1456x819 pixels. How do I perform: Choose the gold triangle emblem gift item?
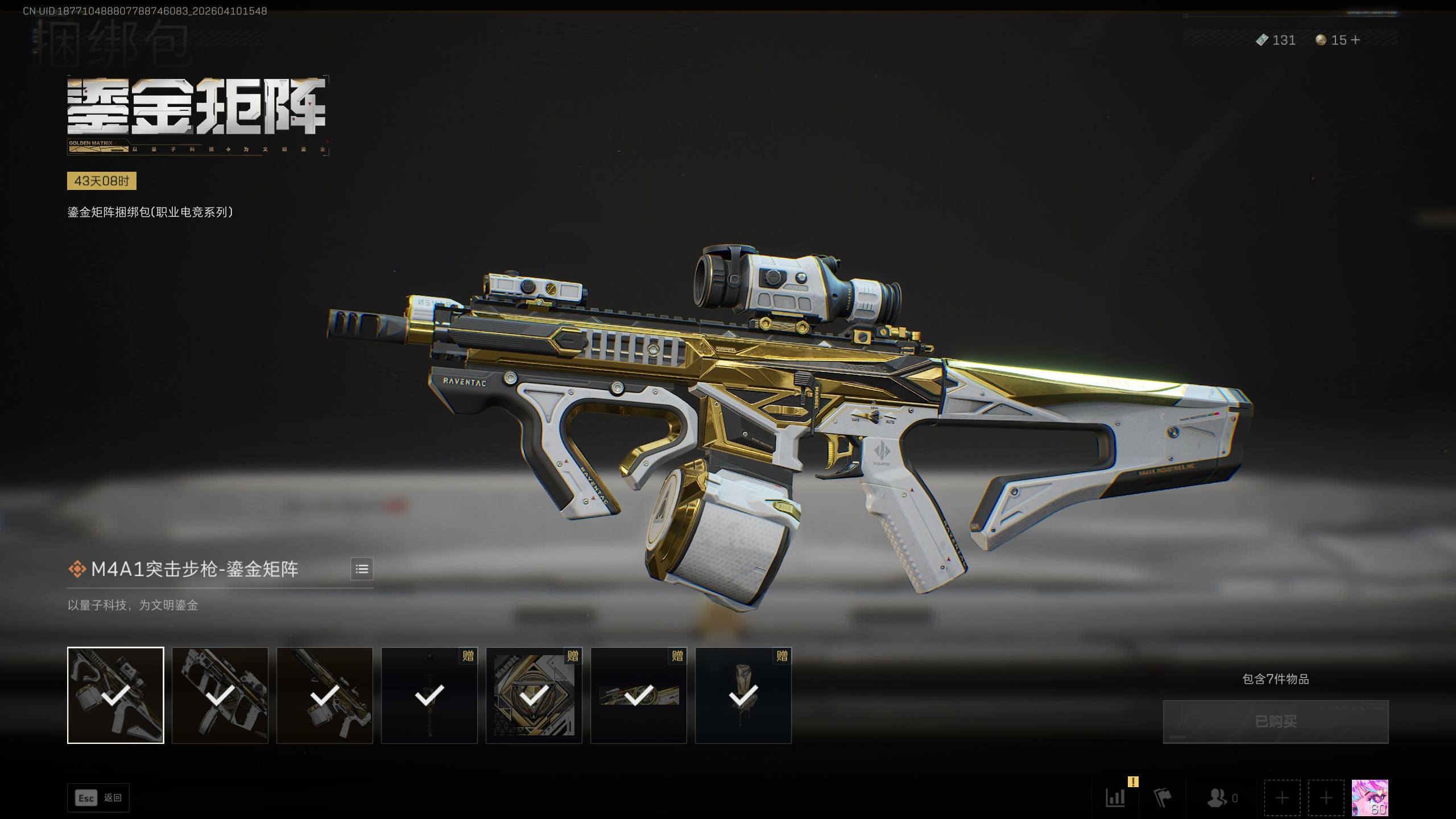pos(534,695)
